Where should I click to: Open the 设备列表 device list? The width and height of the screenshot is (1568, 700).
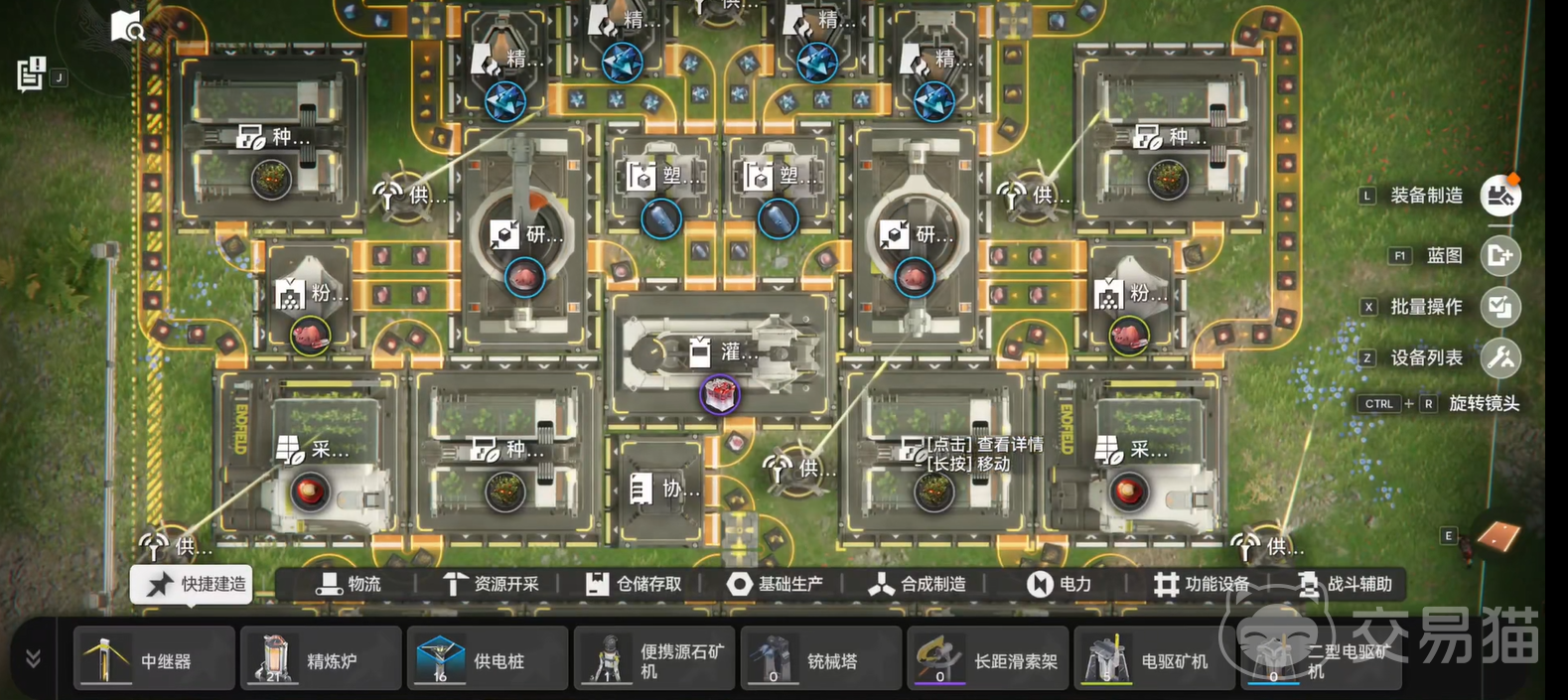[x=1499, y=357]
